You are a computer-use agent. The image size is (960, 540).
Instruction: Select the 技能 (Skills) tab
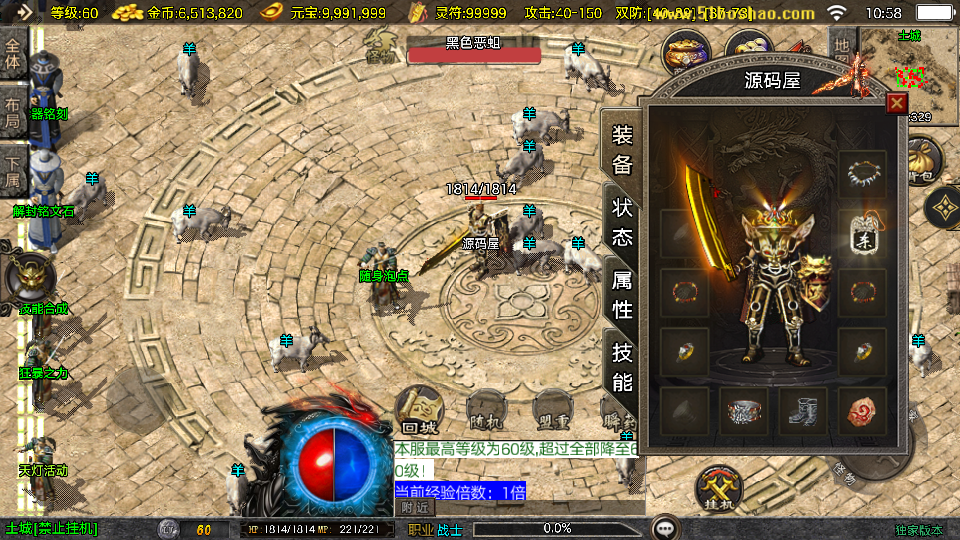[x=622, y=366]
